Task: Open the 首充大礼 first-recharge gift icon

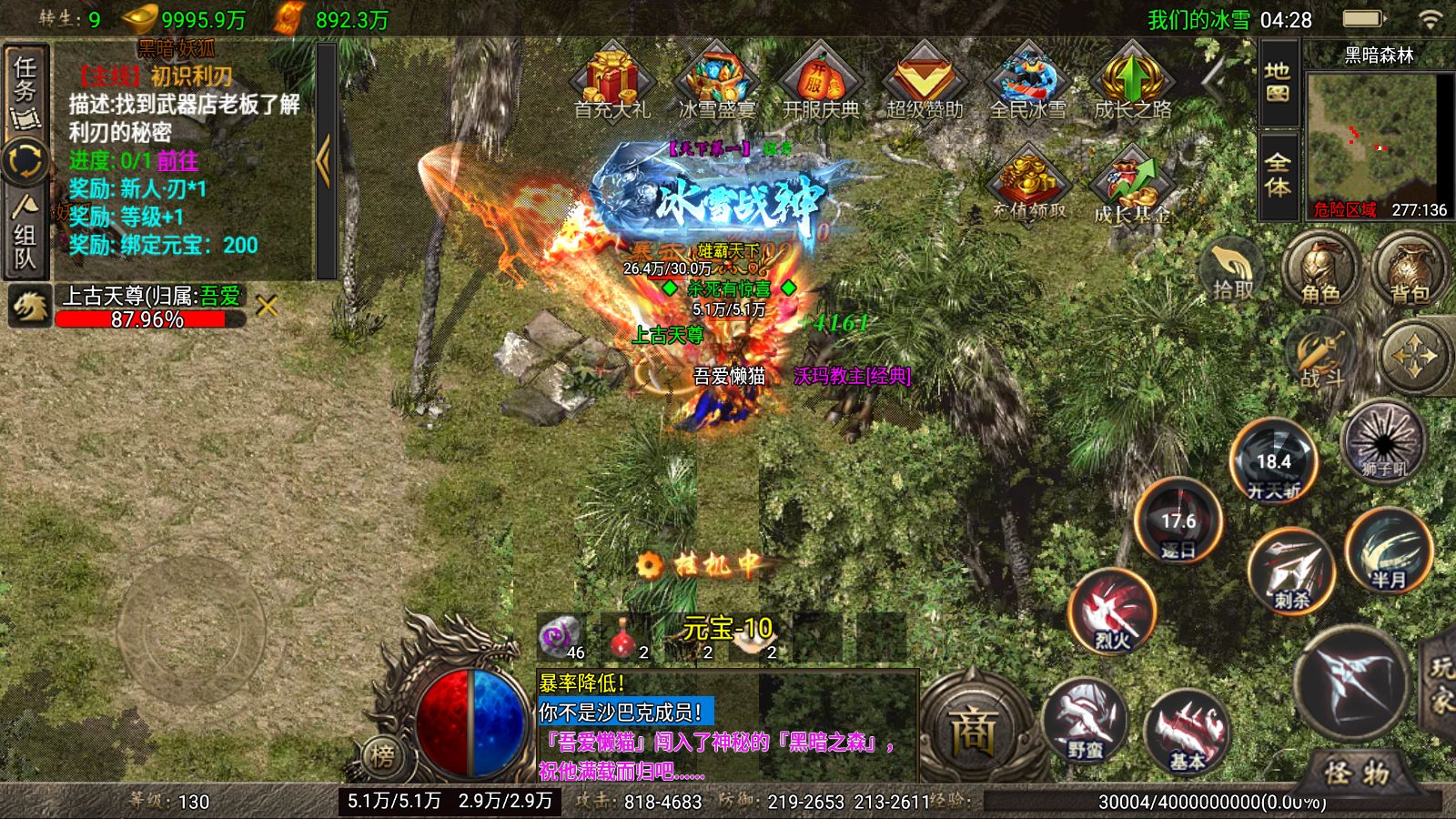Action: [612, 84]
